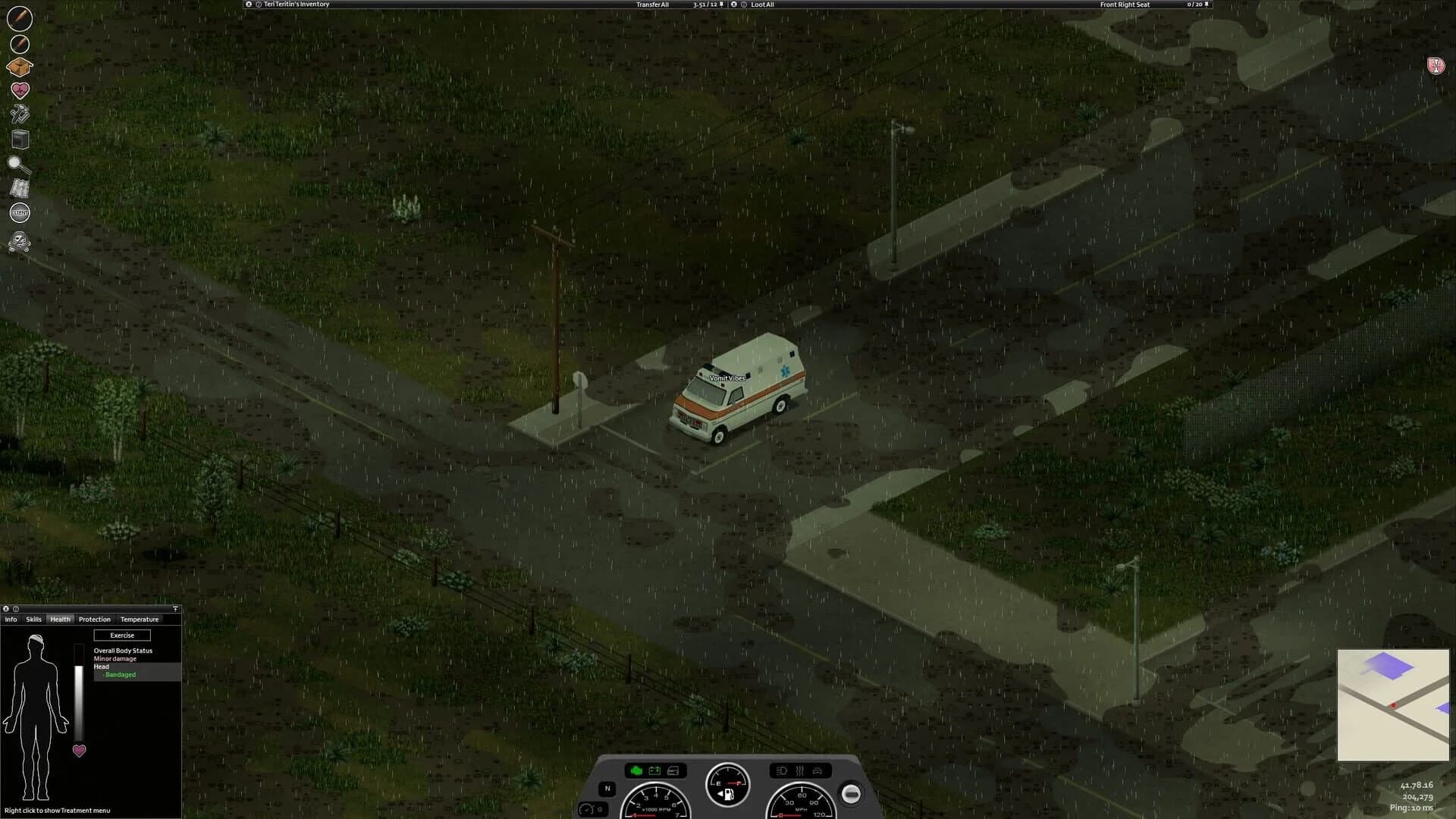Image resolution: width=1456 pixels, height=819 pixels.
Task: Switch to the Skills tab
Action: 33,619
